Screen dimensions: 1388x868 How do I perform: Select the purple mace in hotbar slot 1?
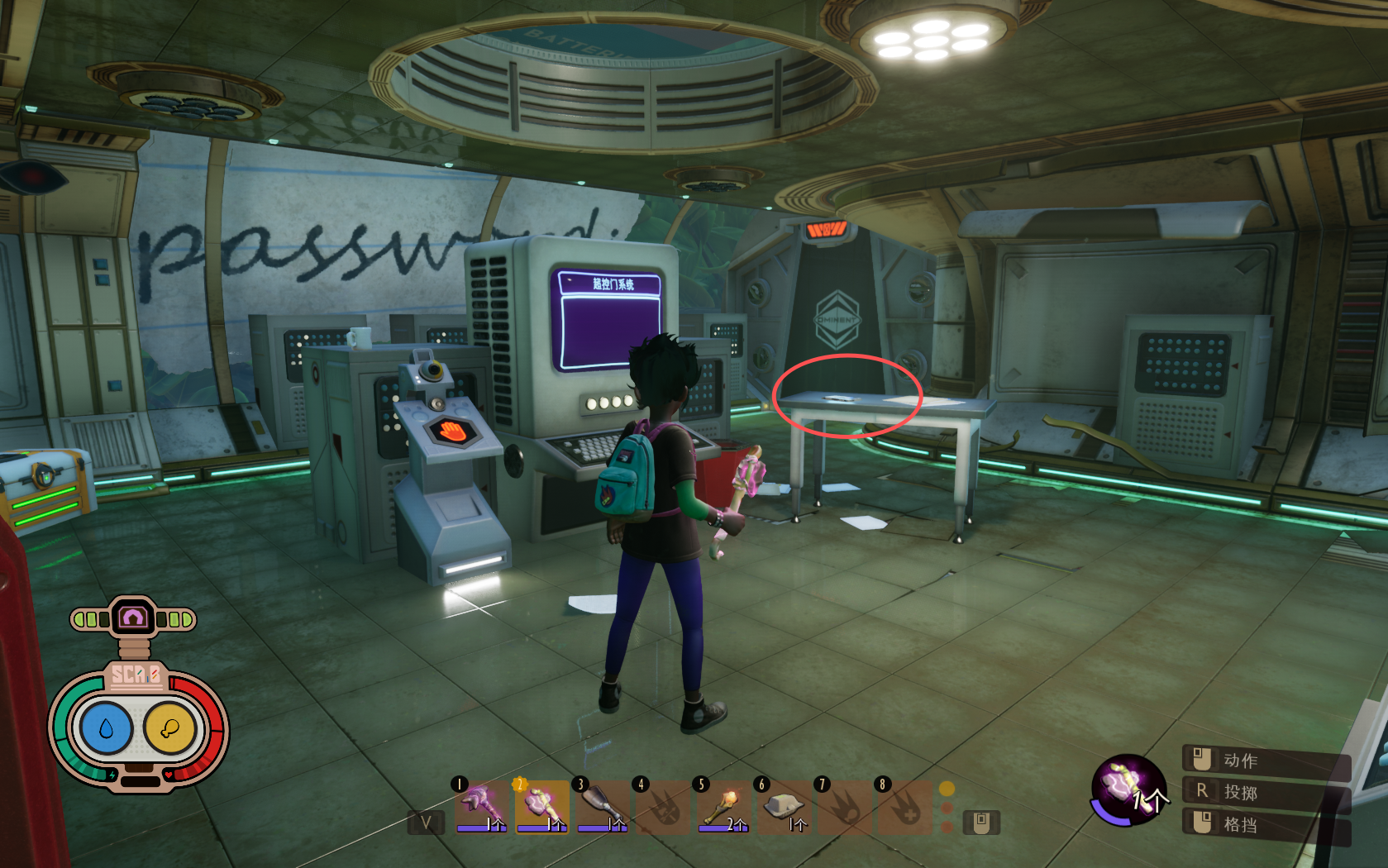click(482, 805)
